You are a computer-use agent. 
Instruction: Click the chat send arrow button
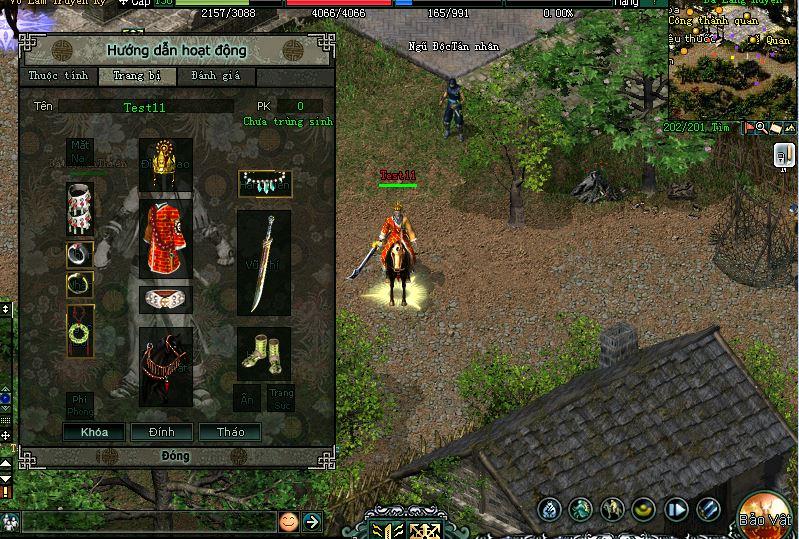click(x=312, y=521)
